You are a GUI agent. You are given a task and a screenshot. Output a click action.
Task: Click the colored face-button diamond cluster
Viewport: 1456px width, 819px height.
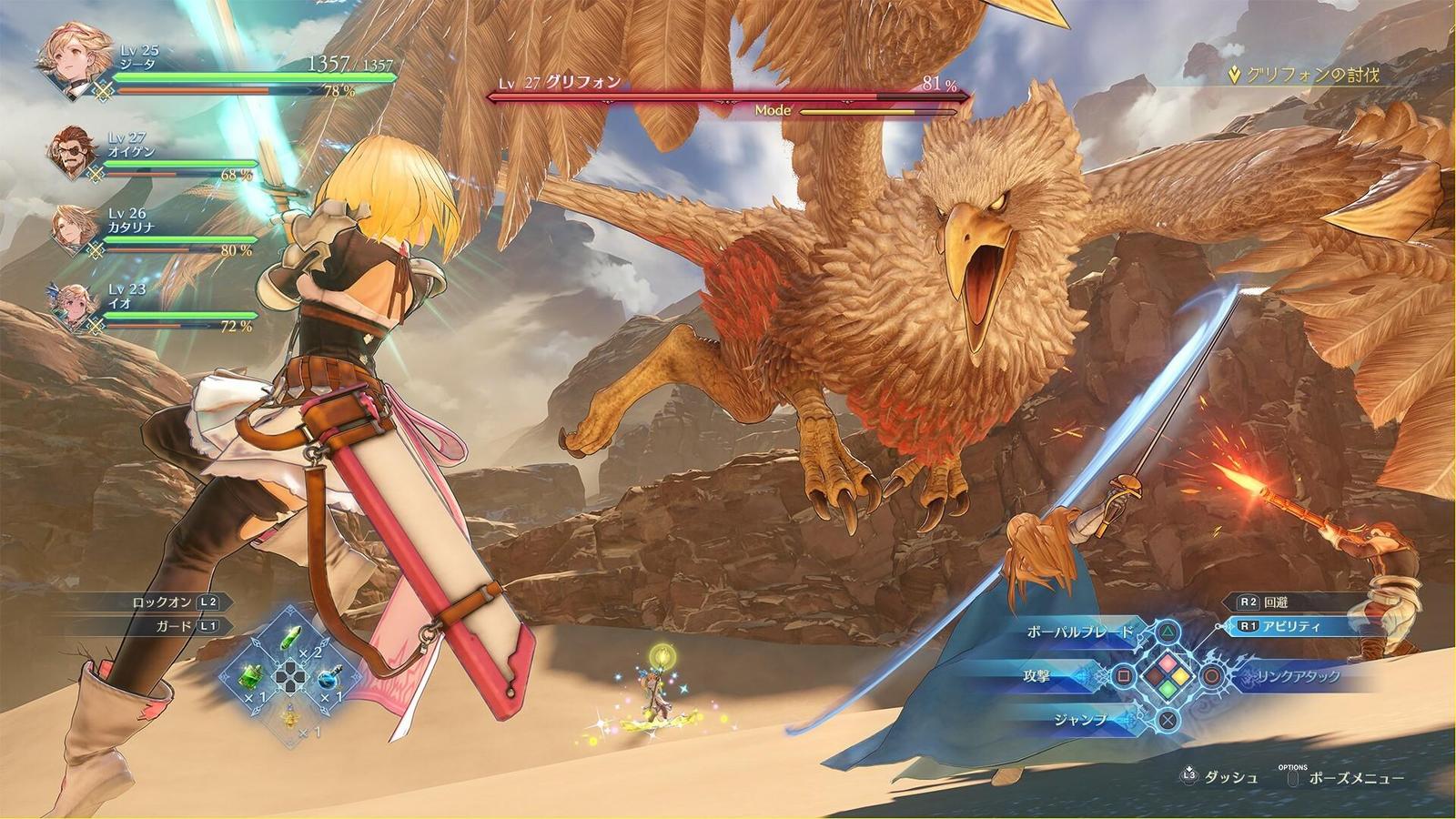pyautogui.click(x=1170, y=676)
